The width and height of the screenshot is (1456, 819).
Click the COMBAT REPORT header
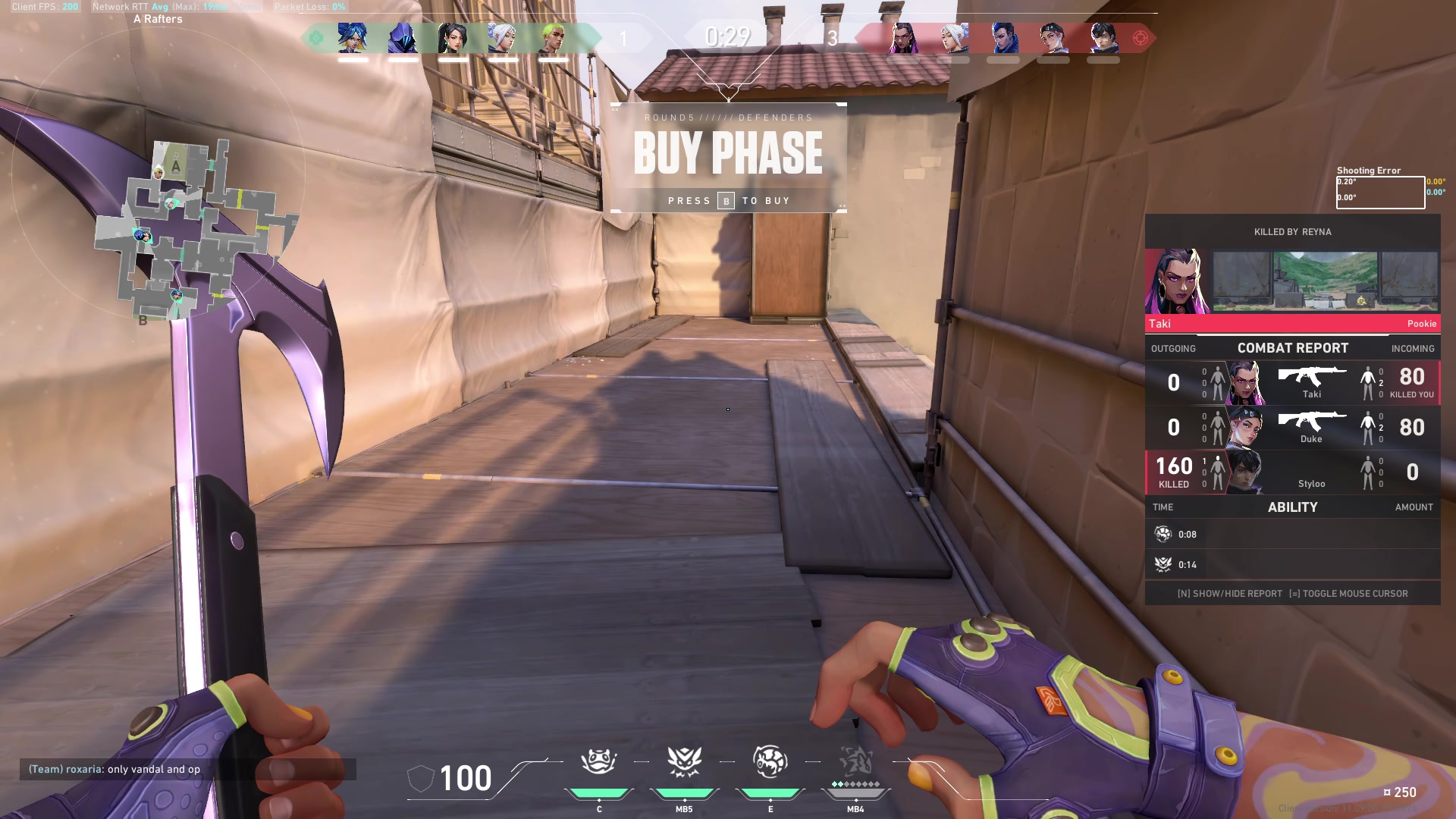coord(1292,348)
